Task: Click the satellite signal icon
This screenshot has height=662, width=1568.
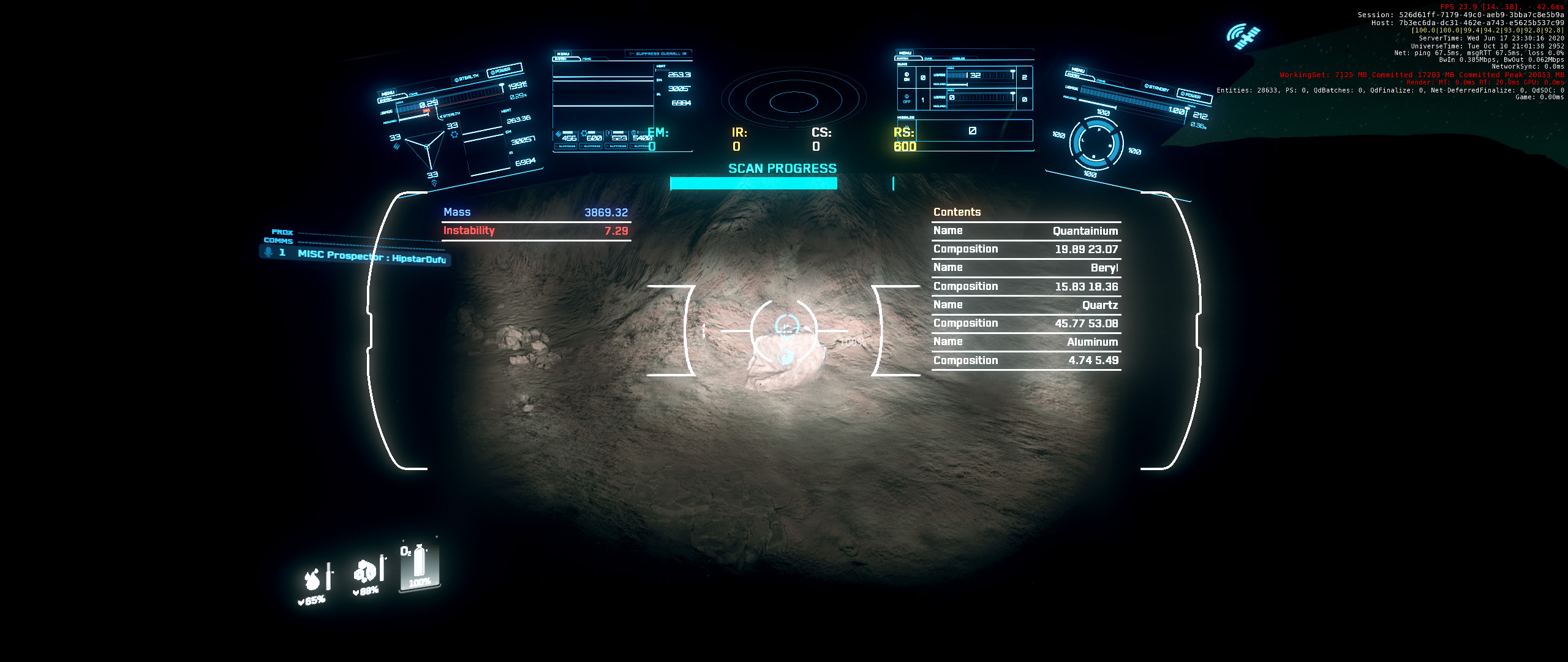Action: click(x=1243, y=36)
